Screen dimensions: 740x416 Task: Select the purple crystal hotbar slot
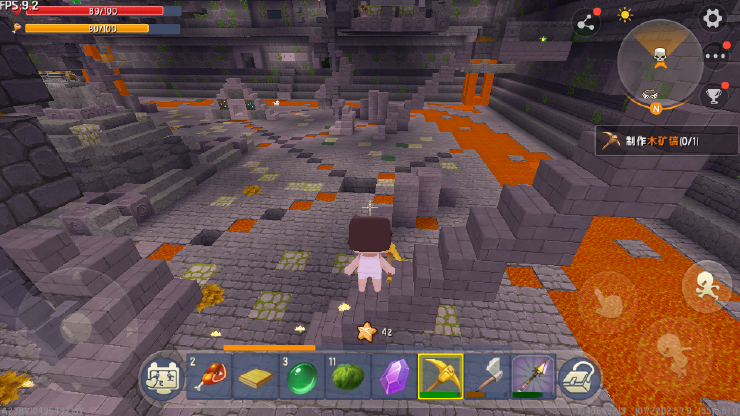coord(393,377)
